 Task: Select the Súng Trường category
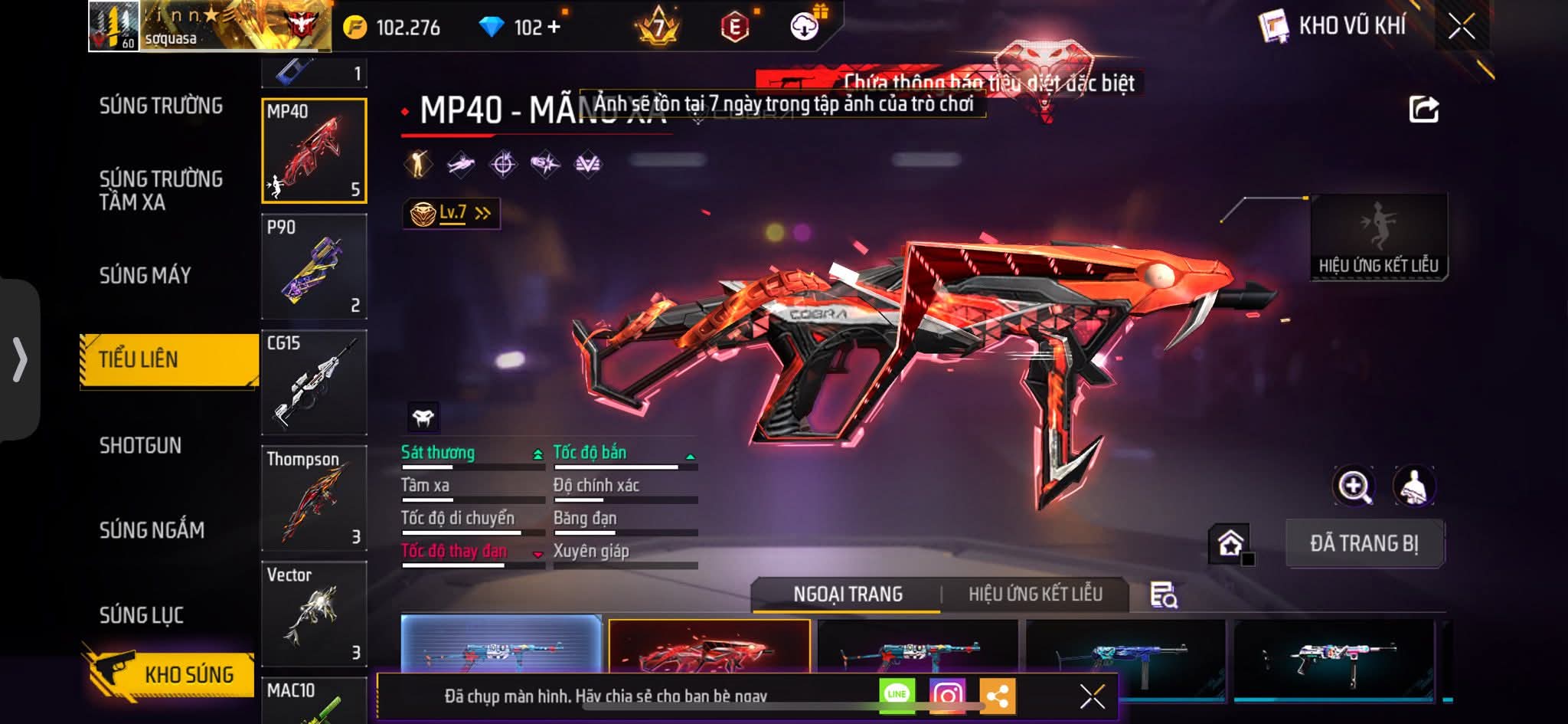161,106
